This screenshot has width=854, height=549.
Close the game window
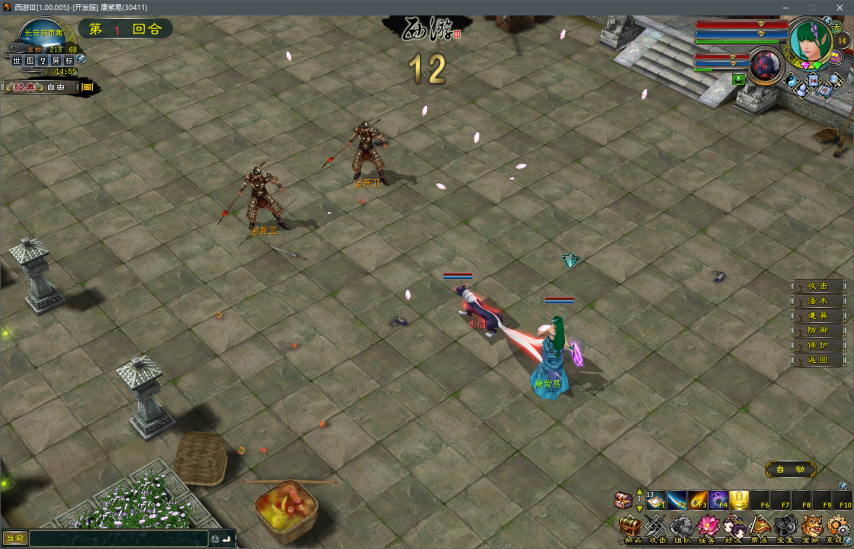[839, 7]
